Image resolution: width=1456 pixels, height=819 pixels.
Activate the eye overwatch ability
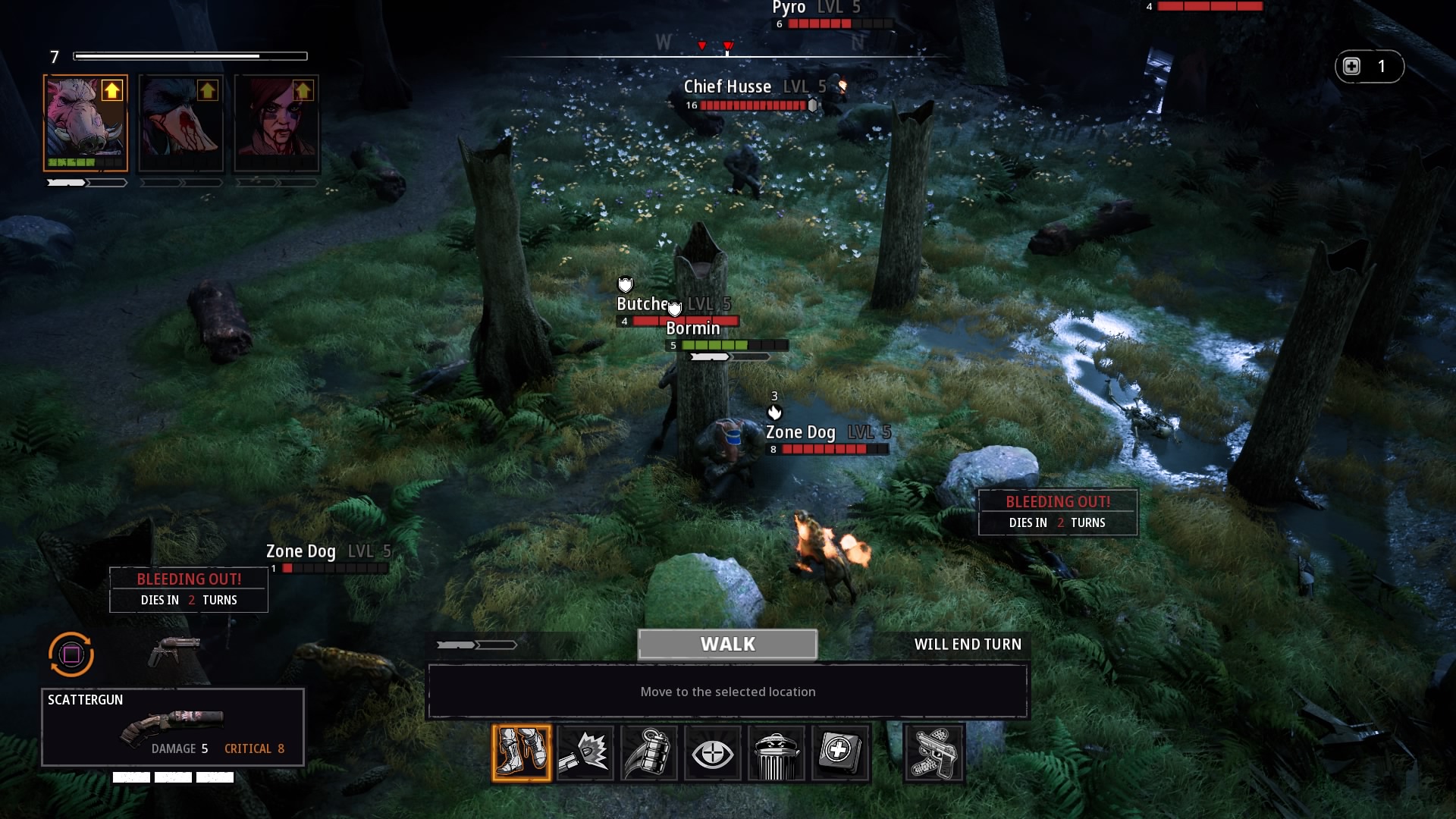pos(713,752)
